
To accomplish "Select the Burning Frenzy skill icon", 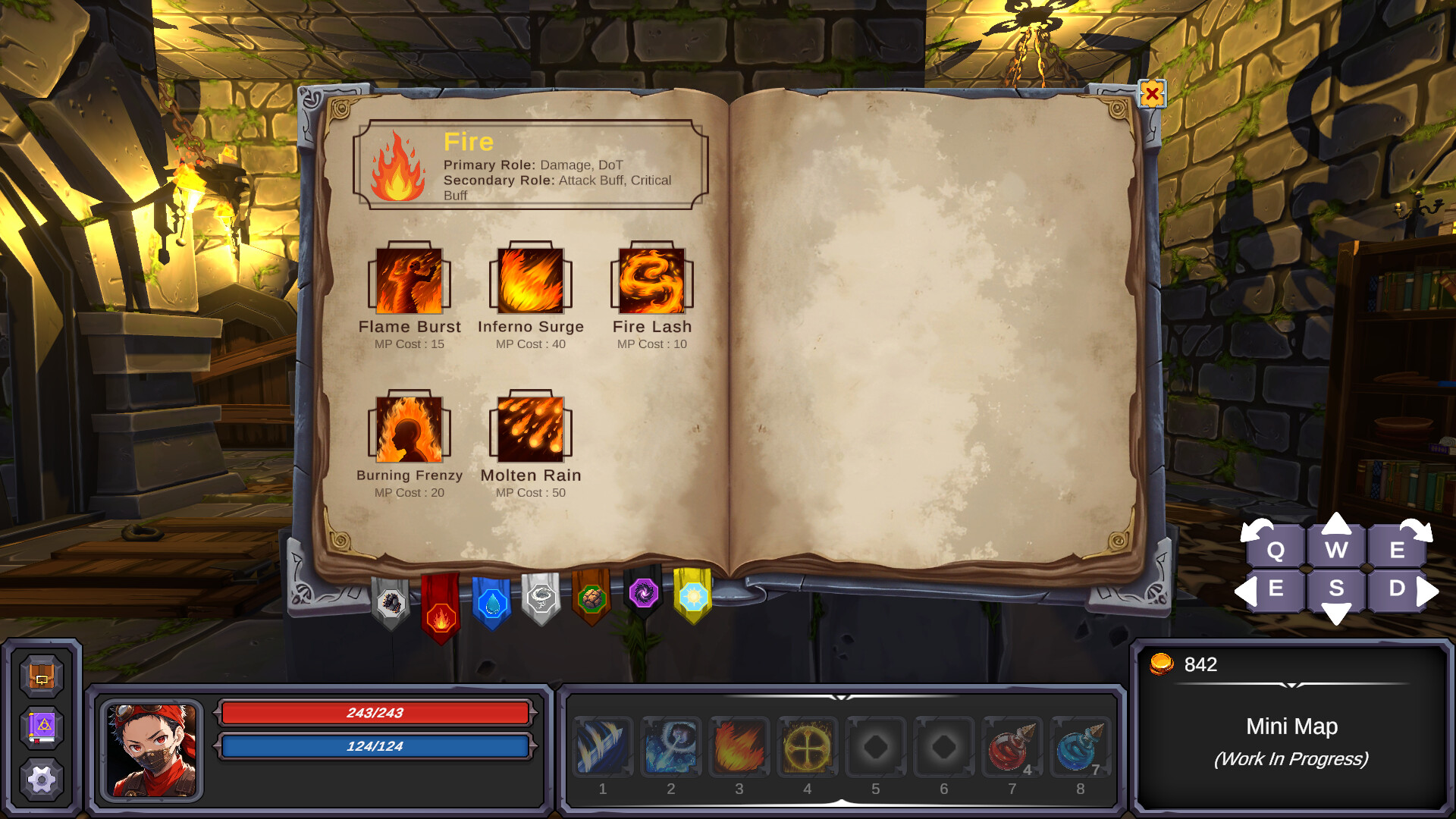I will click(409, 431).
